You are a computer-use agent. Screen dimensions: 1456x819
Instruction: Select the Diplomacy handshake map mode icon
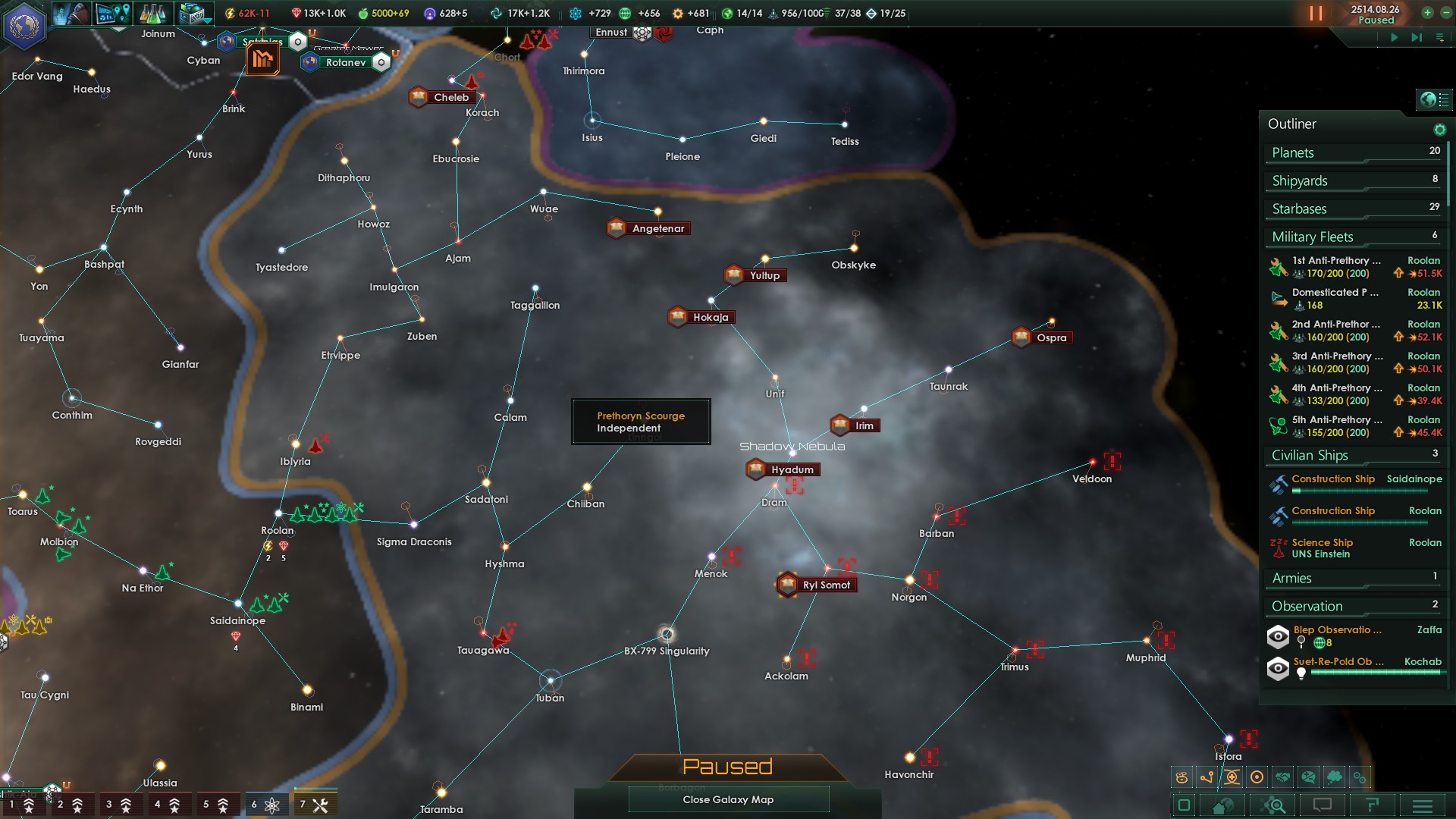(1282, 777)
